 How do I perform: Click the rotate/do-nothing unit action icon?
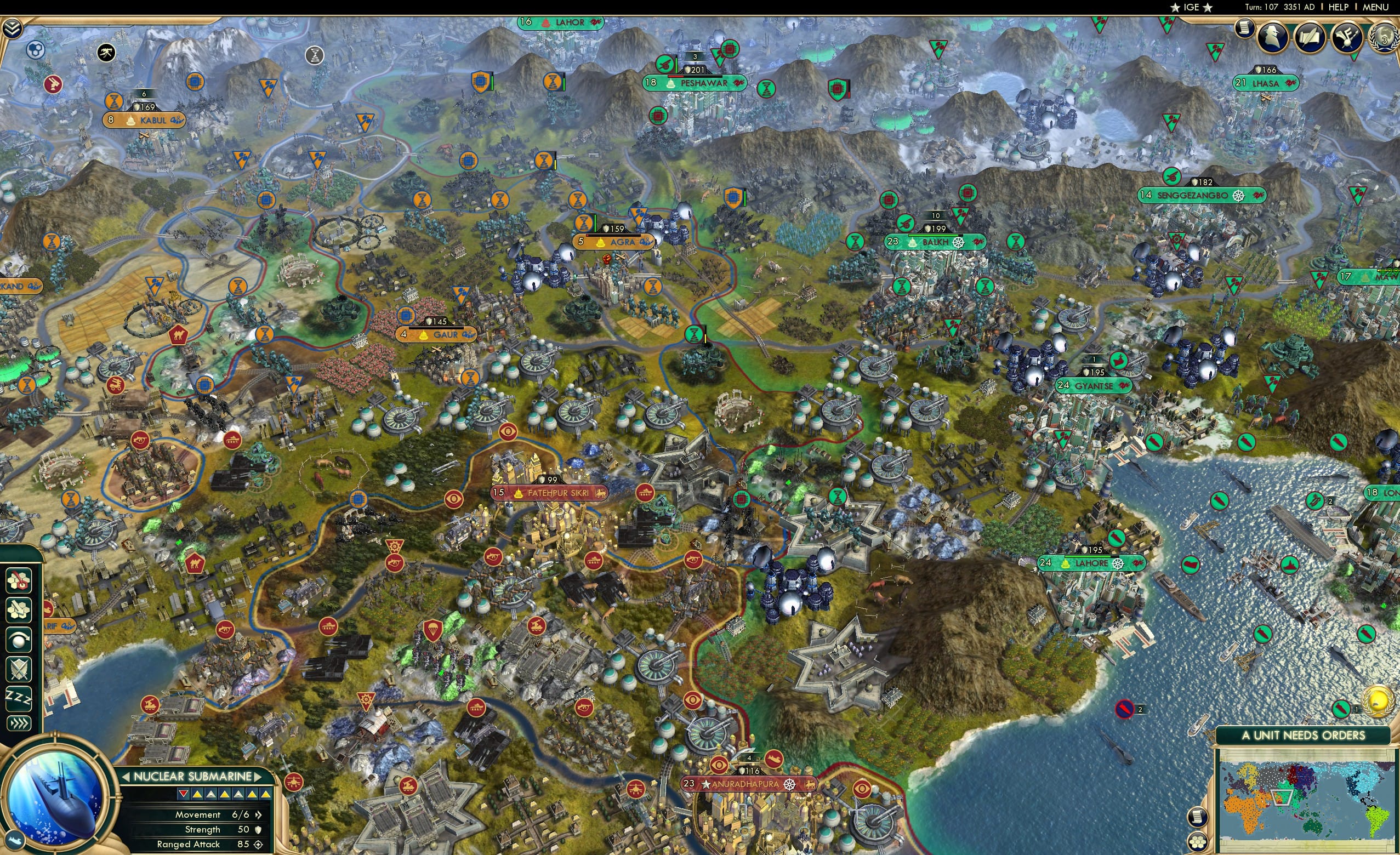tap(19, 640)
